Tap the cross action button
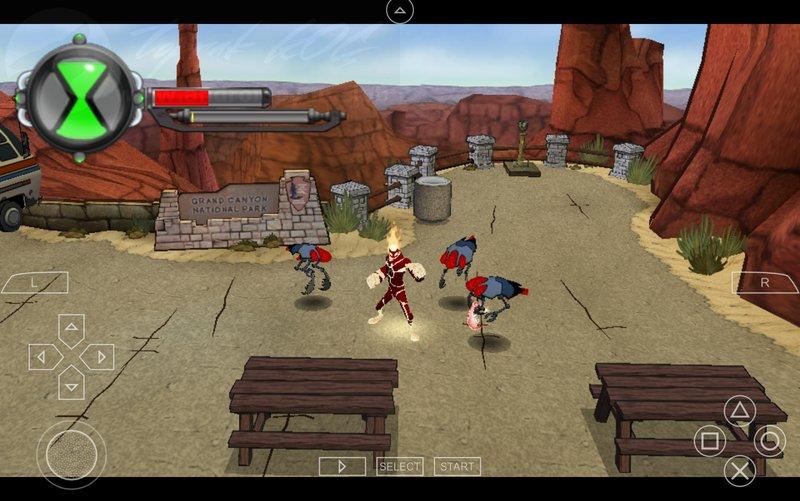 pyautogui.click(x=739, y=470)
